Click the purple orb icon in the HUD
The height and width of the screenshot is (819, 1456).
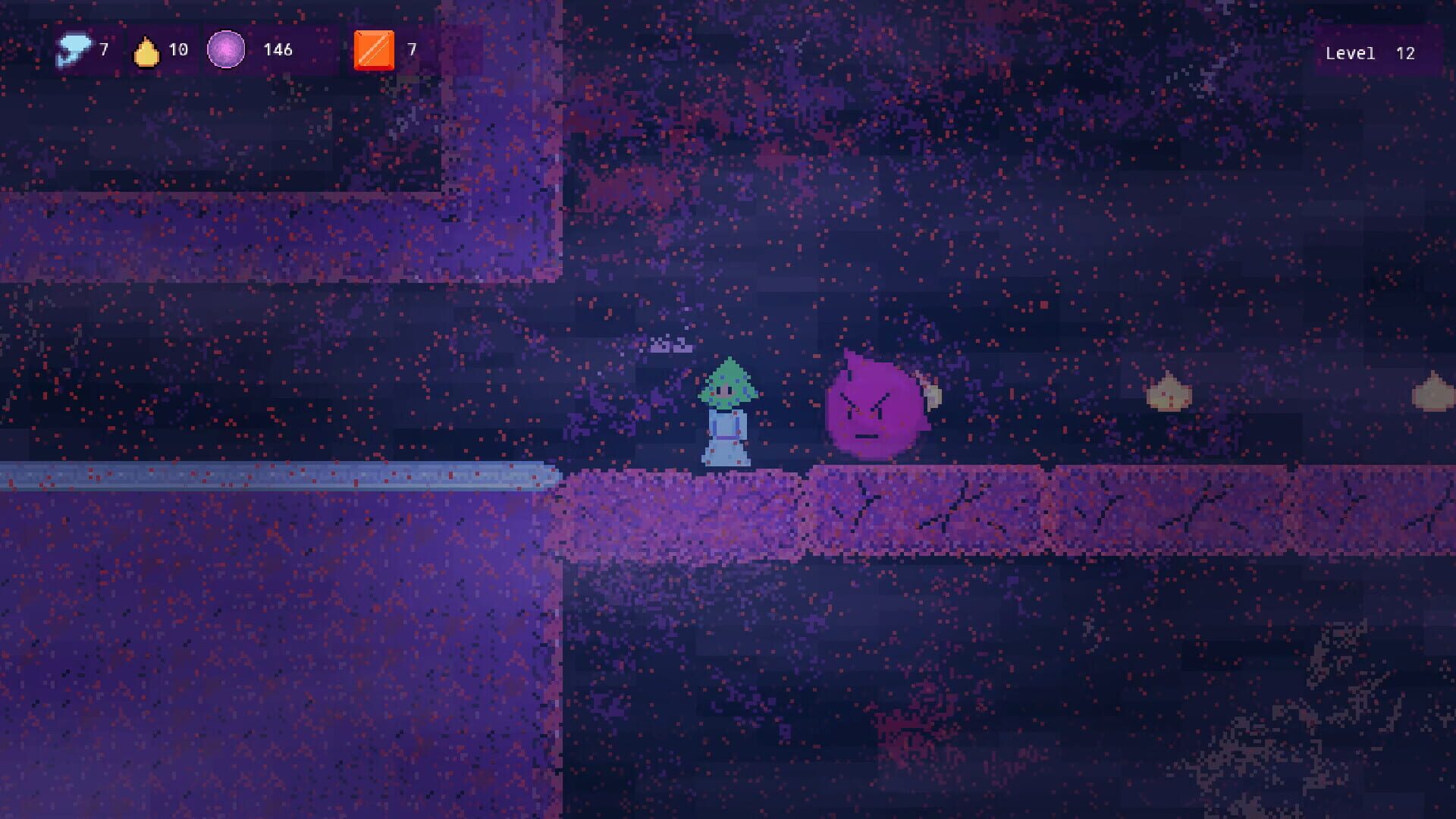(x=225, y=50)
